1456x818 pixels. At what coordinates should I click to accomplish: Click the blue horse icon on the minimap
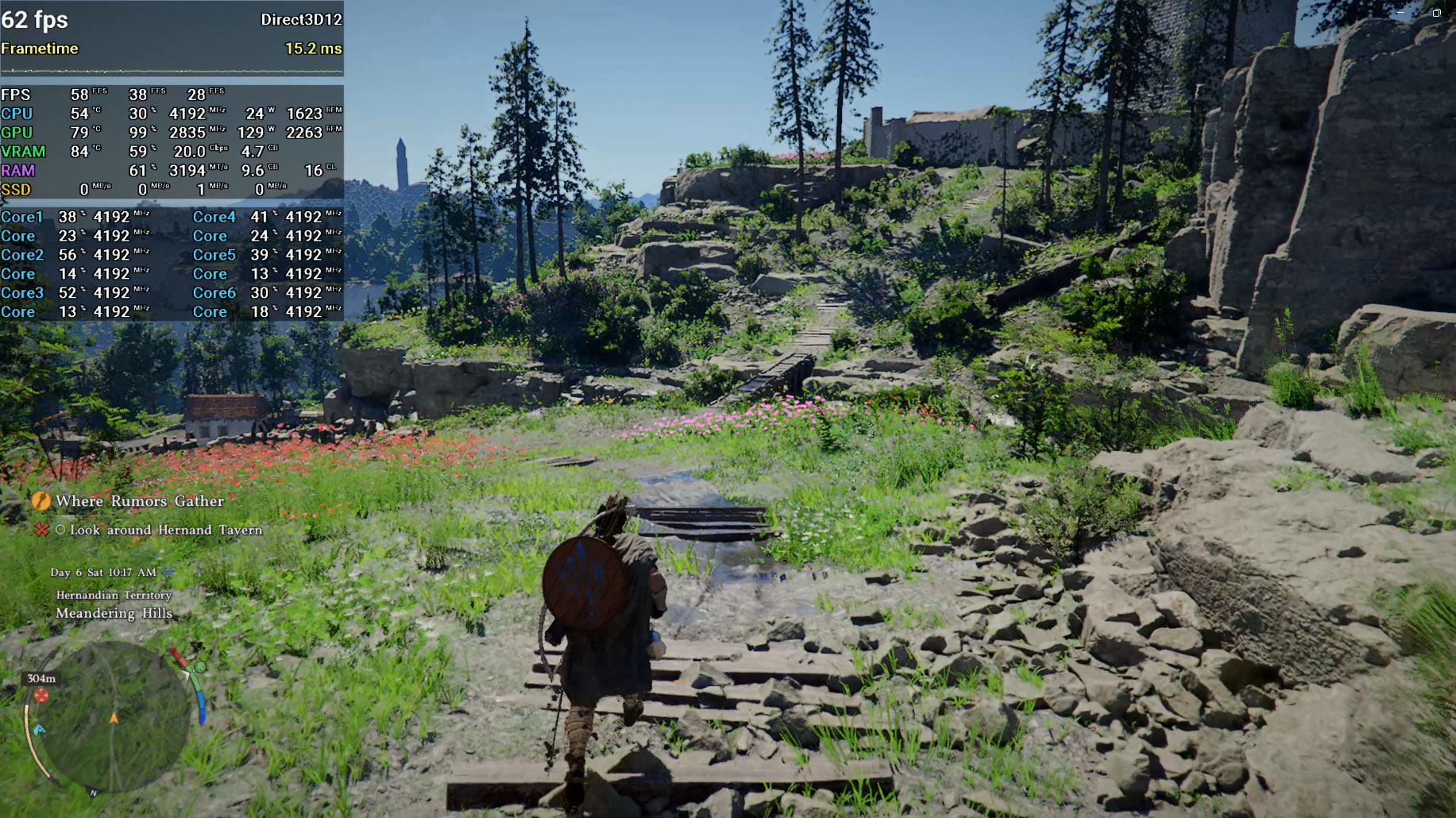click(39, 729)
